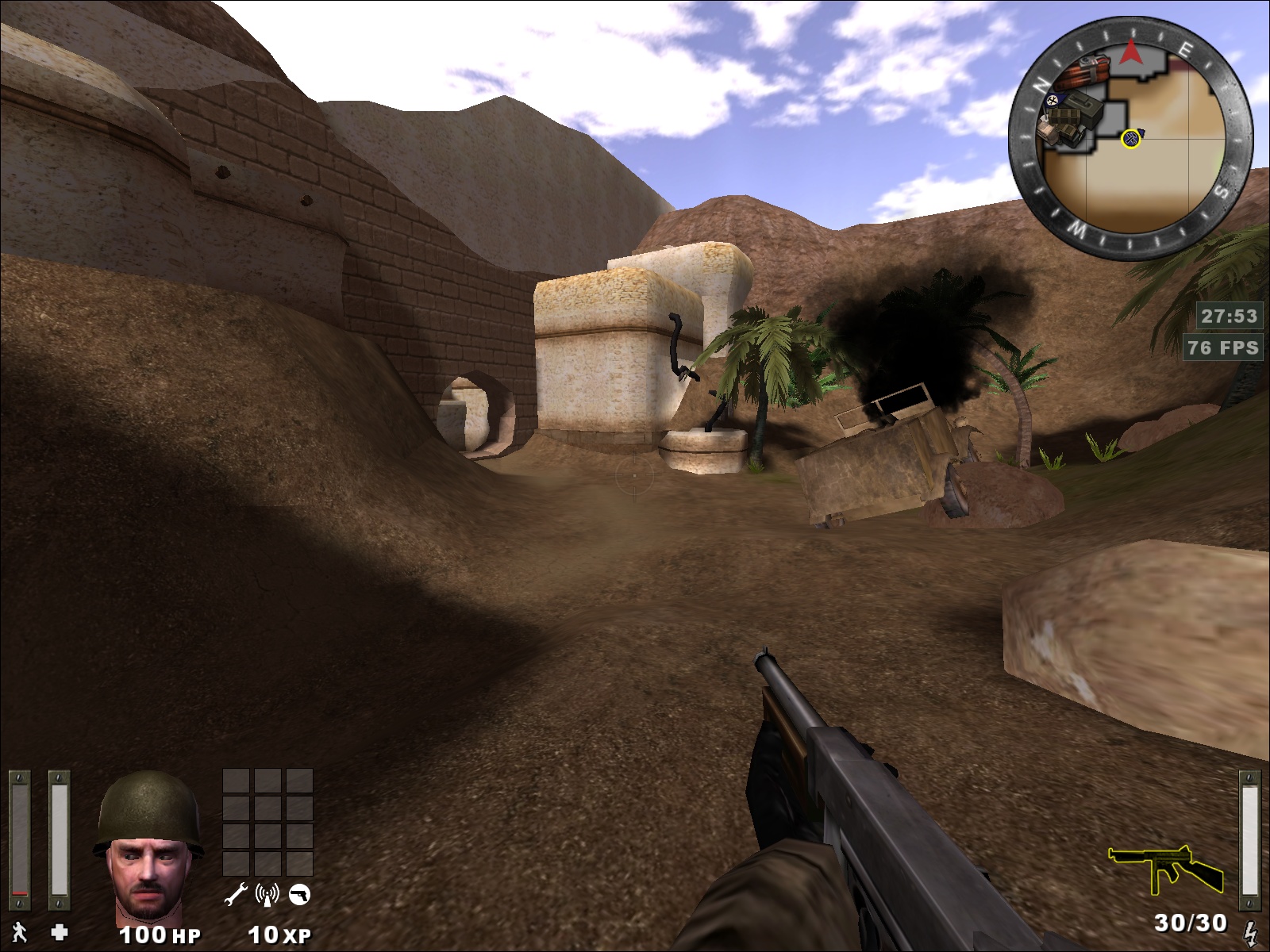Click the red north arrow on the compass
The image size is (1270, 952).
click(x=1130, y=53)
